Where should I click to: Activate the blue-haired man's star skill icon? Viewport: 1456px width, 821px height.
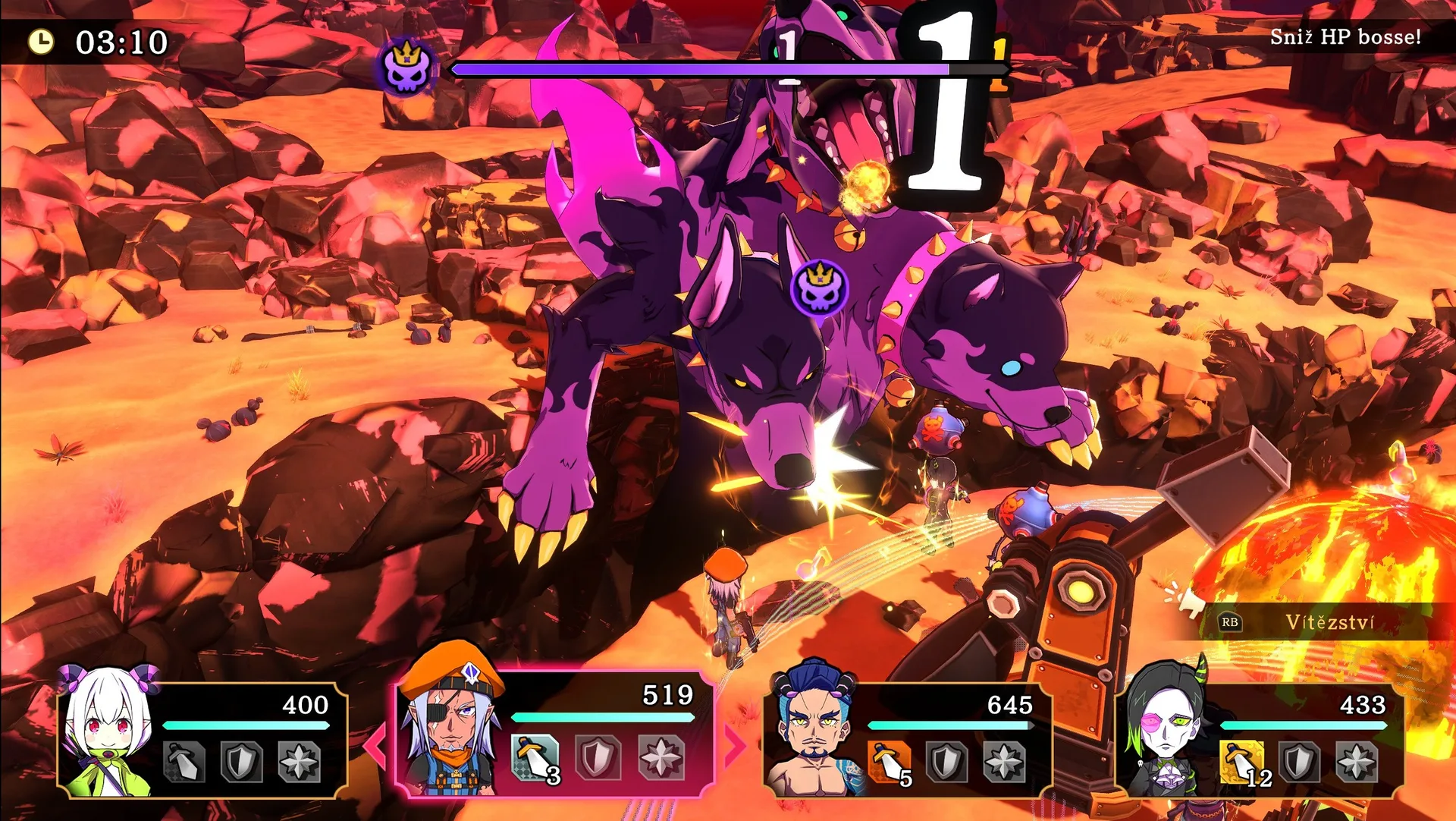1005,762
